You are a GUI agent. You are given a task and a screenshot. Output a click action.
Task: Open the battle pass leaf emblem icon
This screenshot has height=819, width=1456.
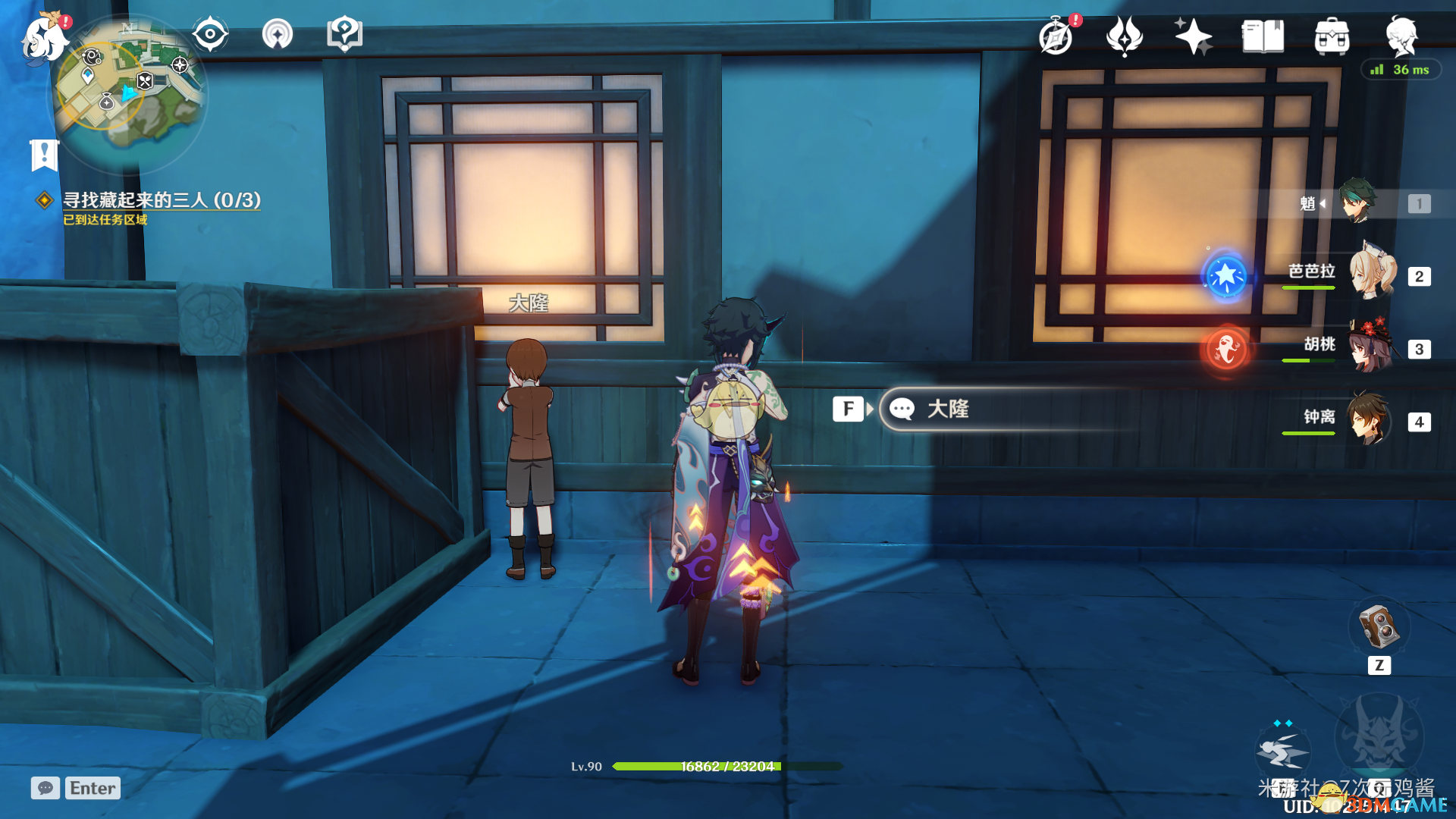(1124, 36)
